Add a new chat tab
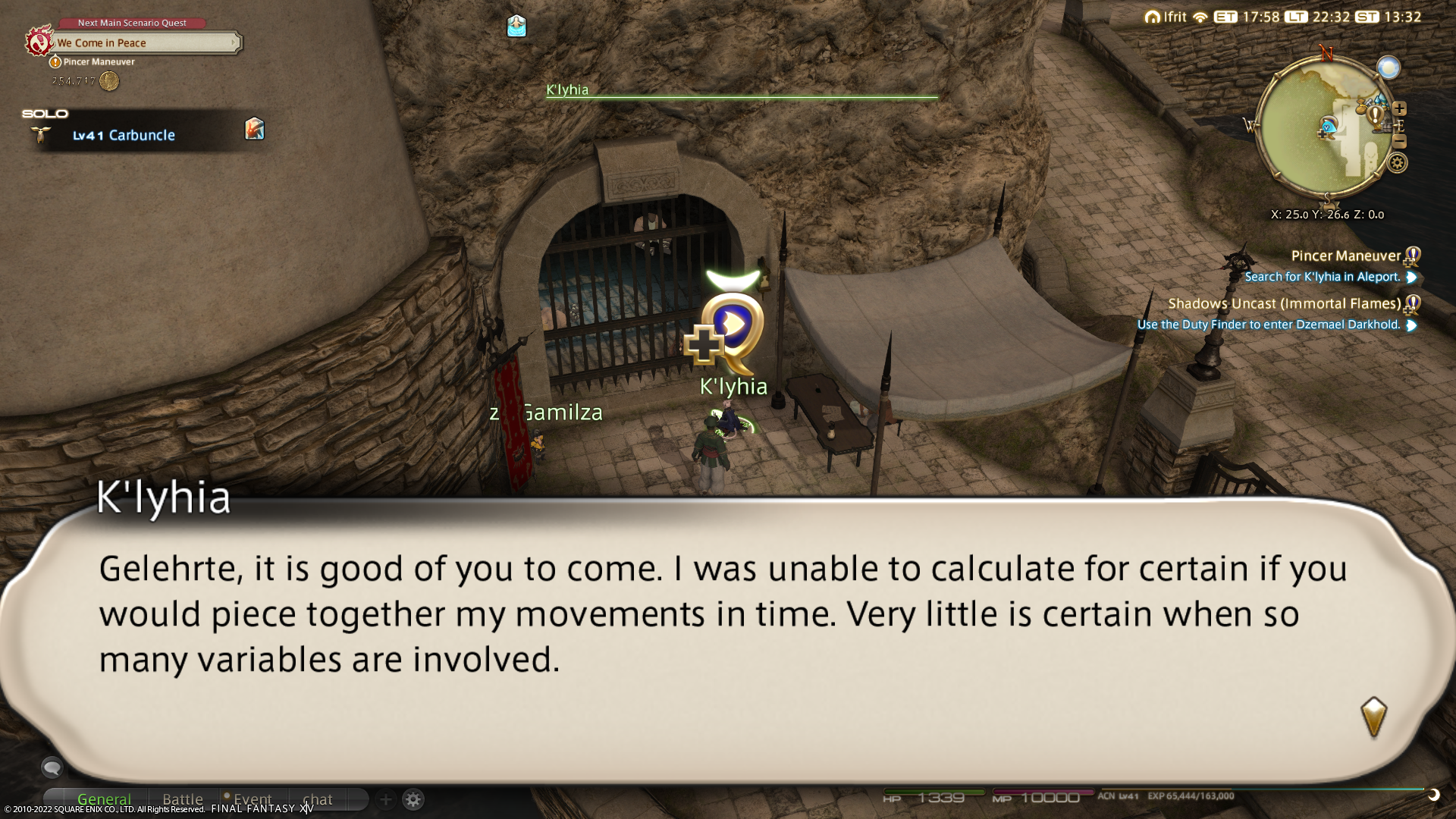Viewport: 1456px width, 819px height. (385, 799)
